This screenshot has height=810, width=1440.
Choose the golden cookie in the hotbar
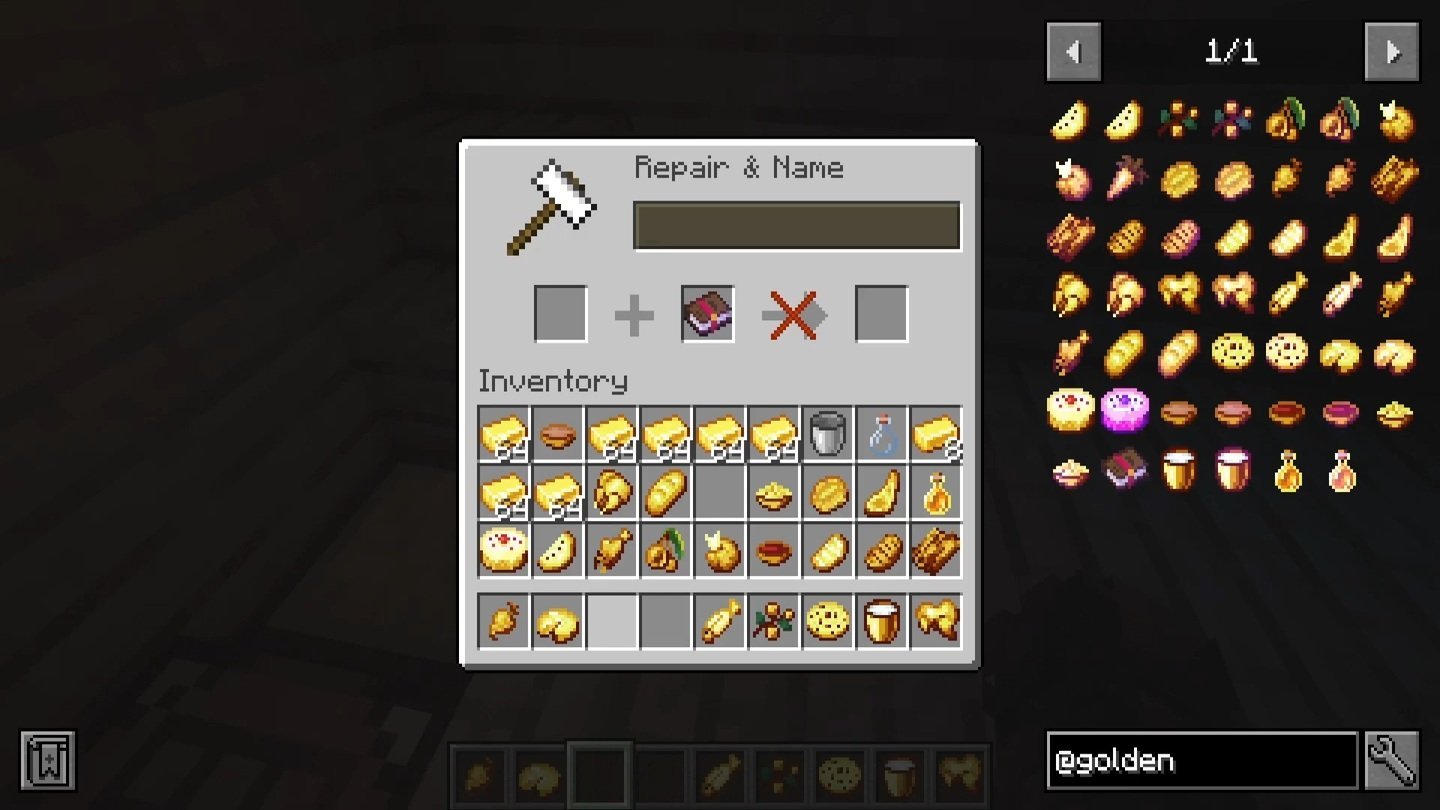coord(828,621)
